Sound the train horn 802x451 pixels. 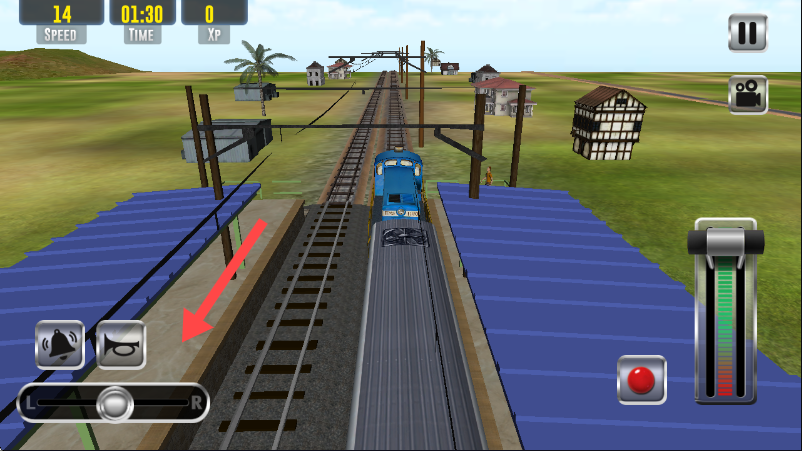tap(121, 345)
